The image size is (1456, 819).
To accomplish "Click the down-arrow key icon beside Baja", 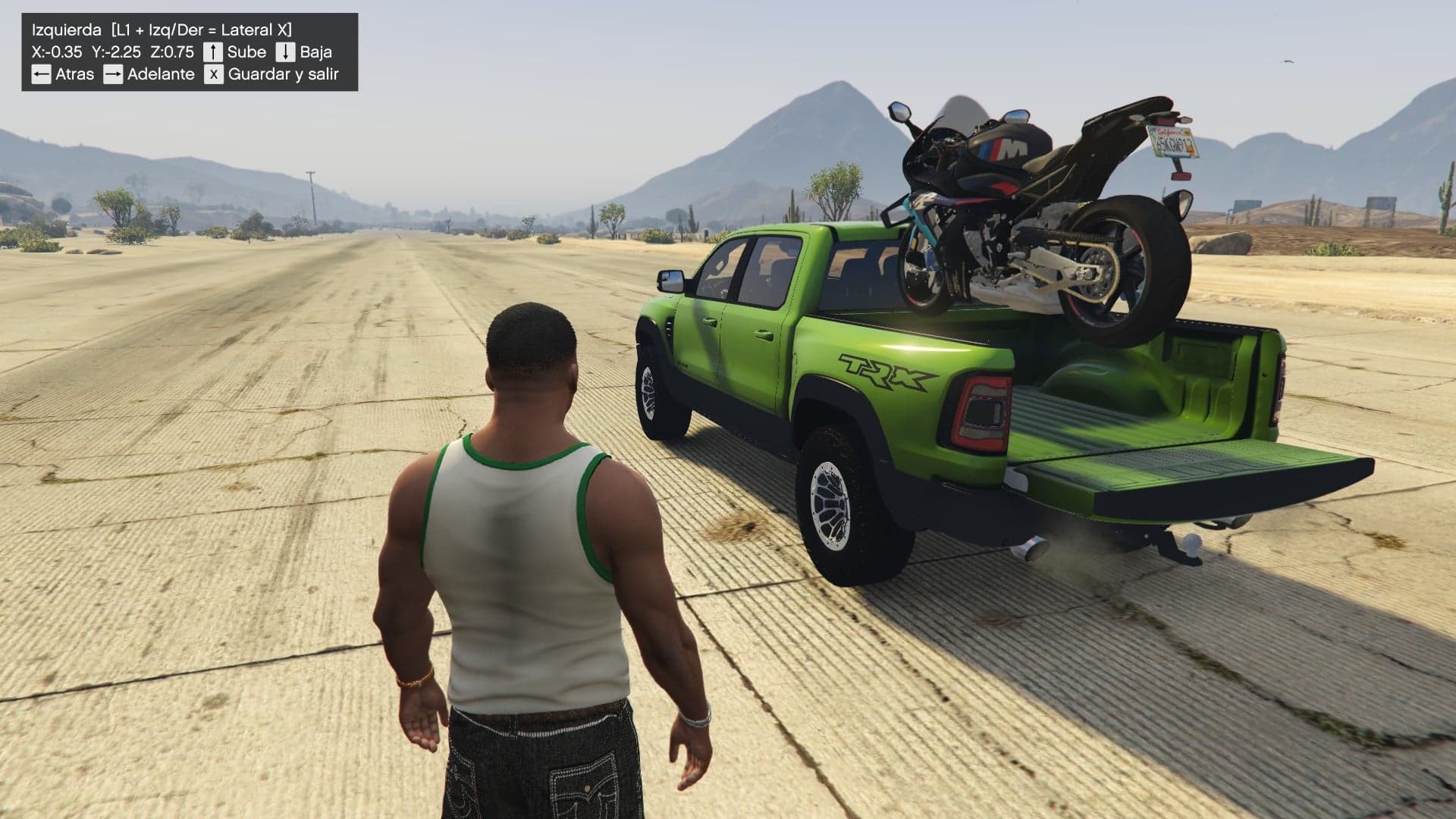I will click(285, 52).
